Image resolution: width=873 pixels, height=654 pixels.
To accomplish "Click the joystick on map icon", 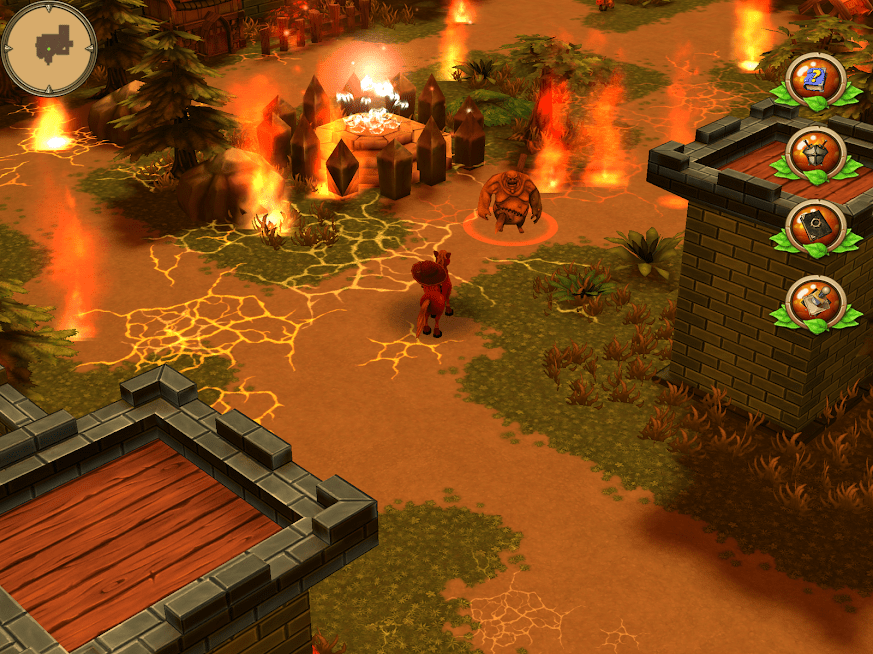I will click(x=816, y=301).
